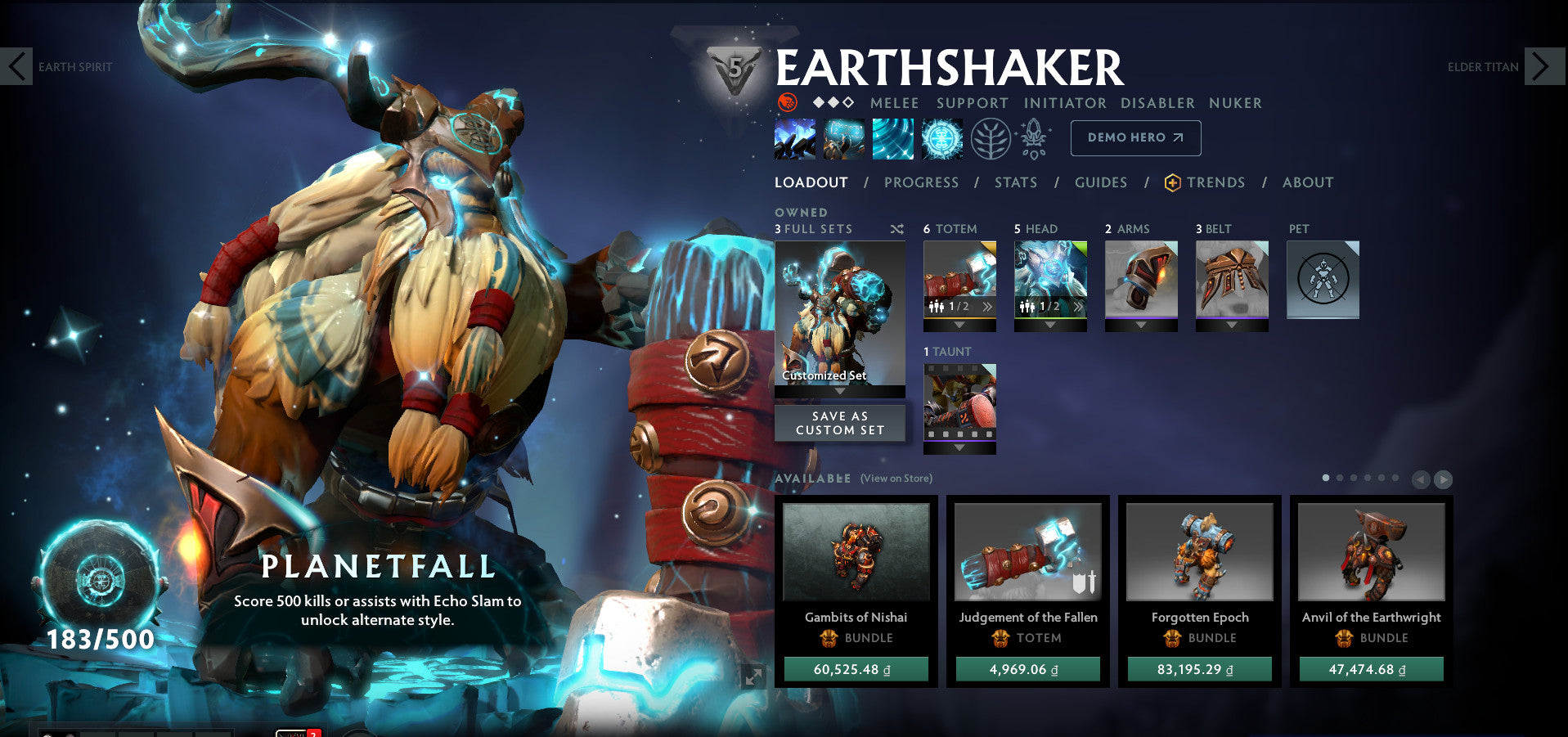Expand the Belt slot item list
The height and width of the screenshot is (737, 1568).
pyautogui.click(x=1232, y=324)
